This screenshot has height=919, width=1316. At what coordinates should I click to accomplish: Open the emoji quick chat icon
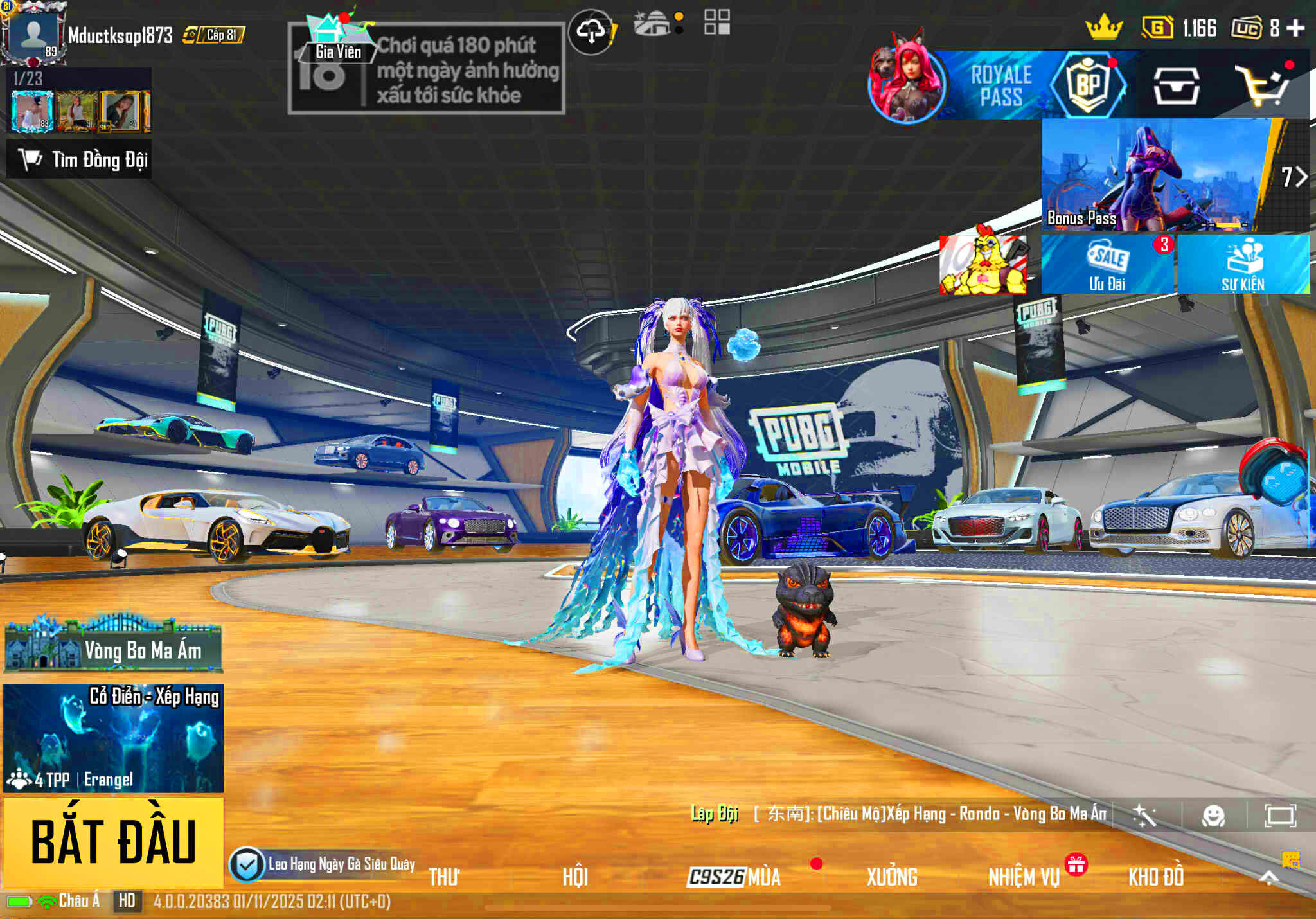pos(1213,816)
